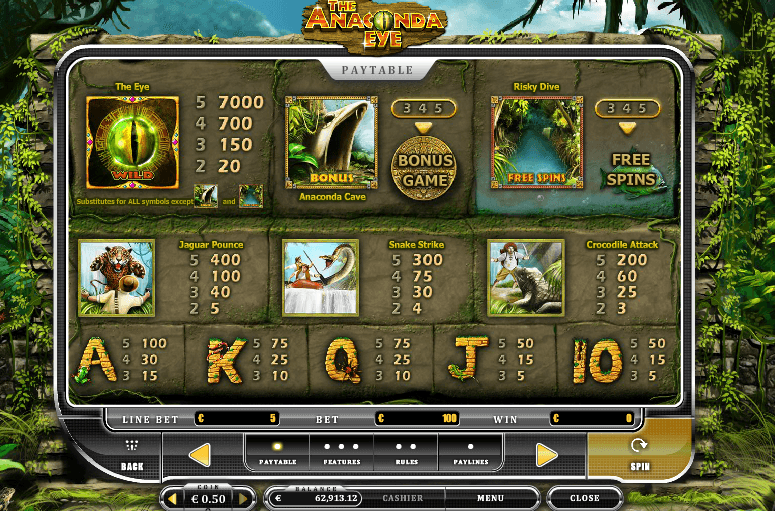Open the Features tab
Image resolution: width=775 pixels, height=511 pixels.
pyautogui.click(x=342, y=454)
